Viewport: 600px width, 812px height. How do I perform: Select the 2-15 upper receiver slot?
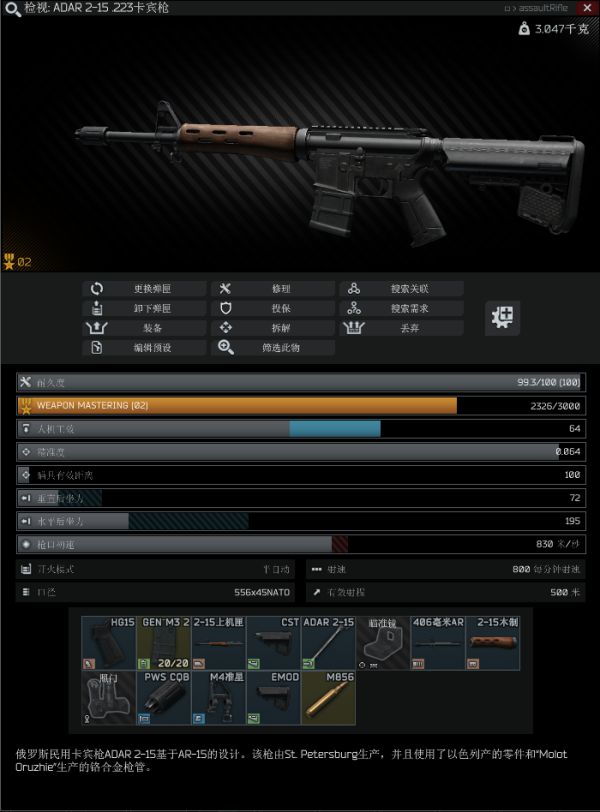[218, 642]
